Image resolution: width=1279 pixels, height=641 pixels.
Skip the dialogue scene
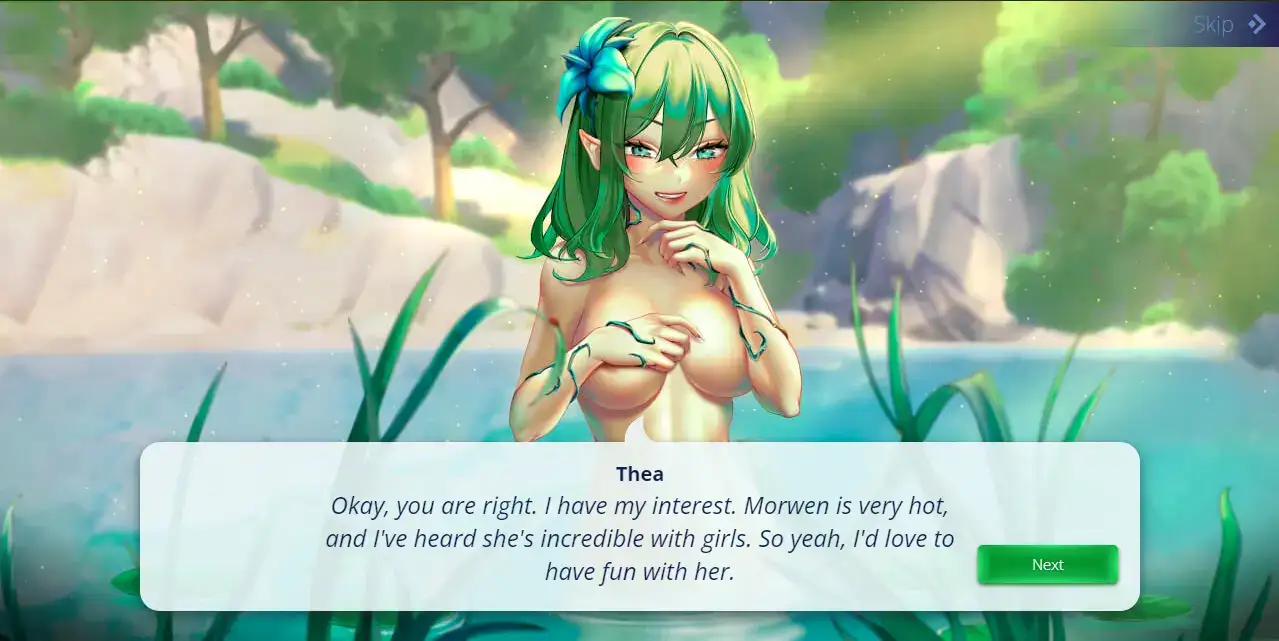coord(1228,25)
